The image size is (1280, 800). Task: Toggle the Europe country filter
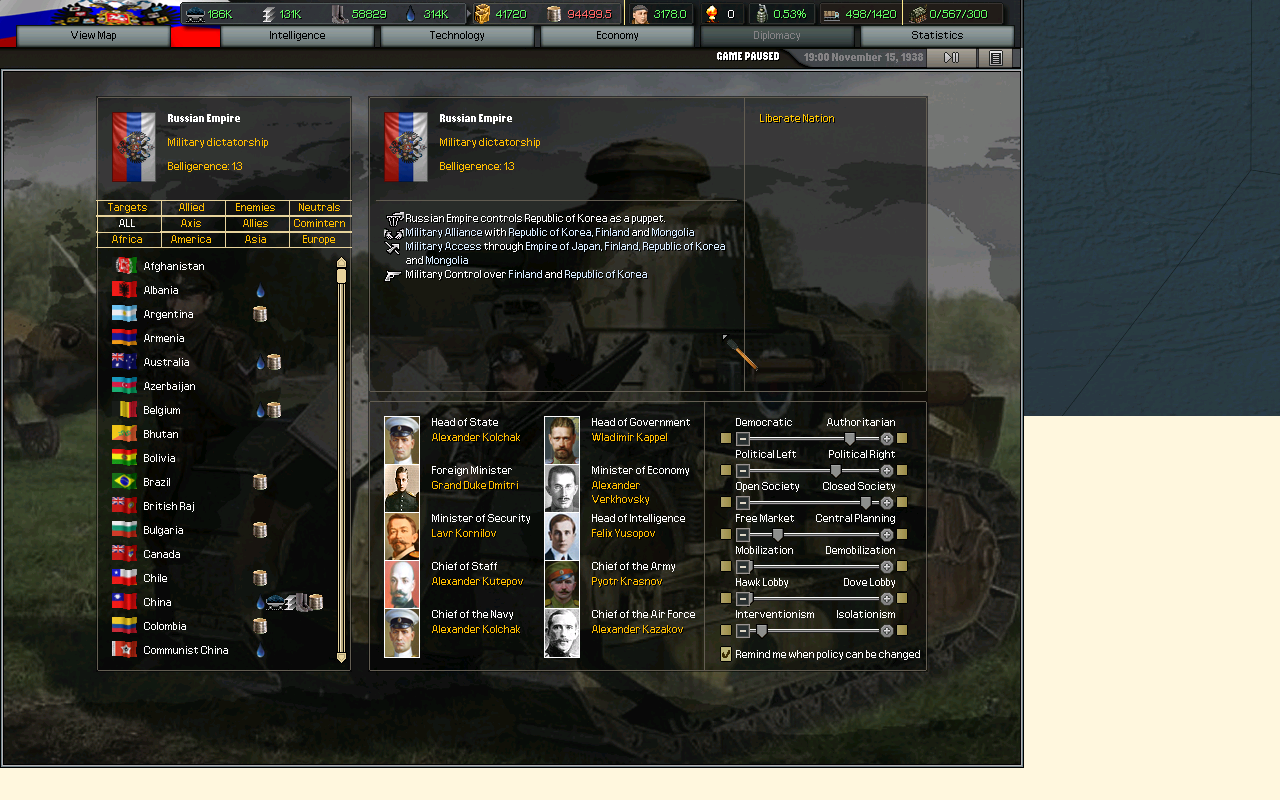(319, 239)
